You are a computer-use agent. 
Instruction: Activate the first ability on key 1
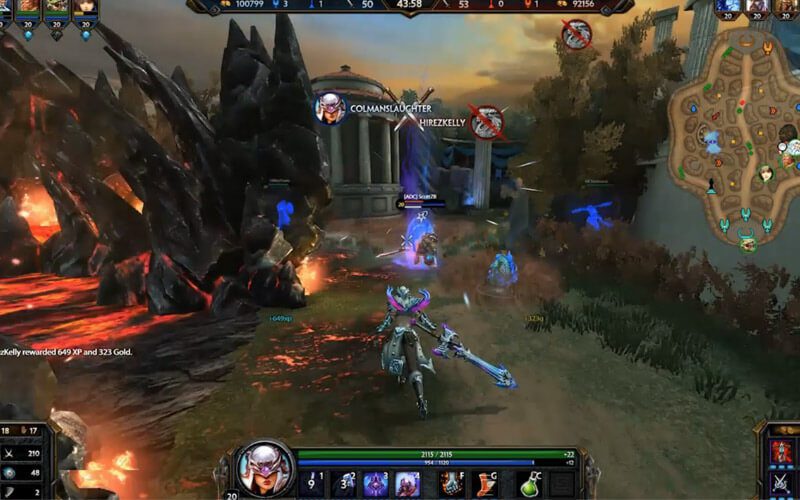click(314, 484)
